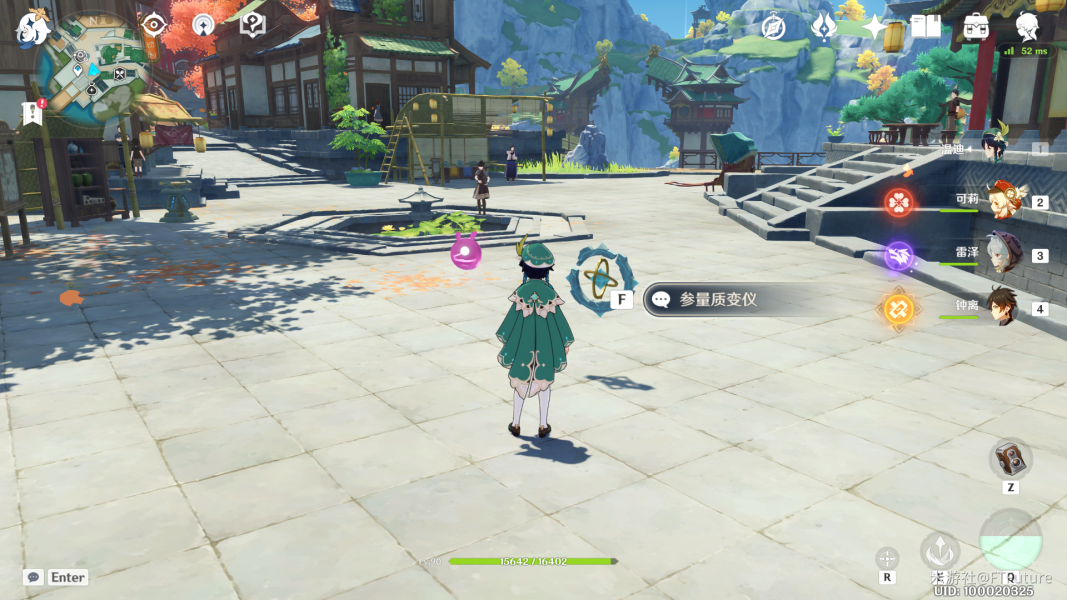Image resolution: width=1067 pixels, height=600 pixels.
Task: Activate Venti's elemental skill
Action: (x=939, y=551)
